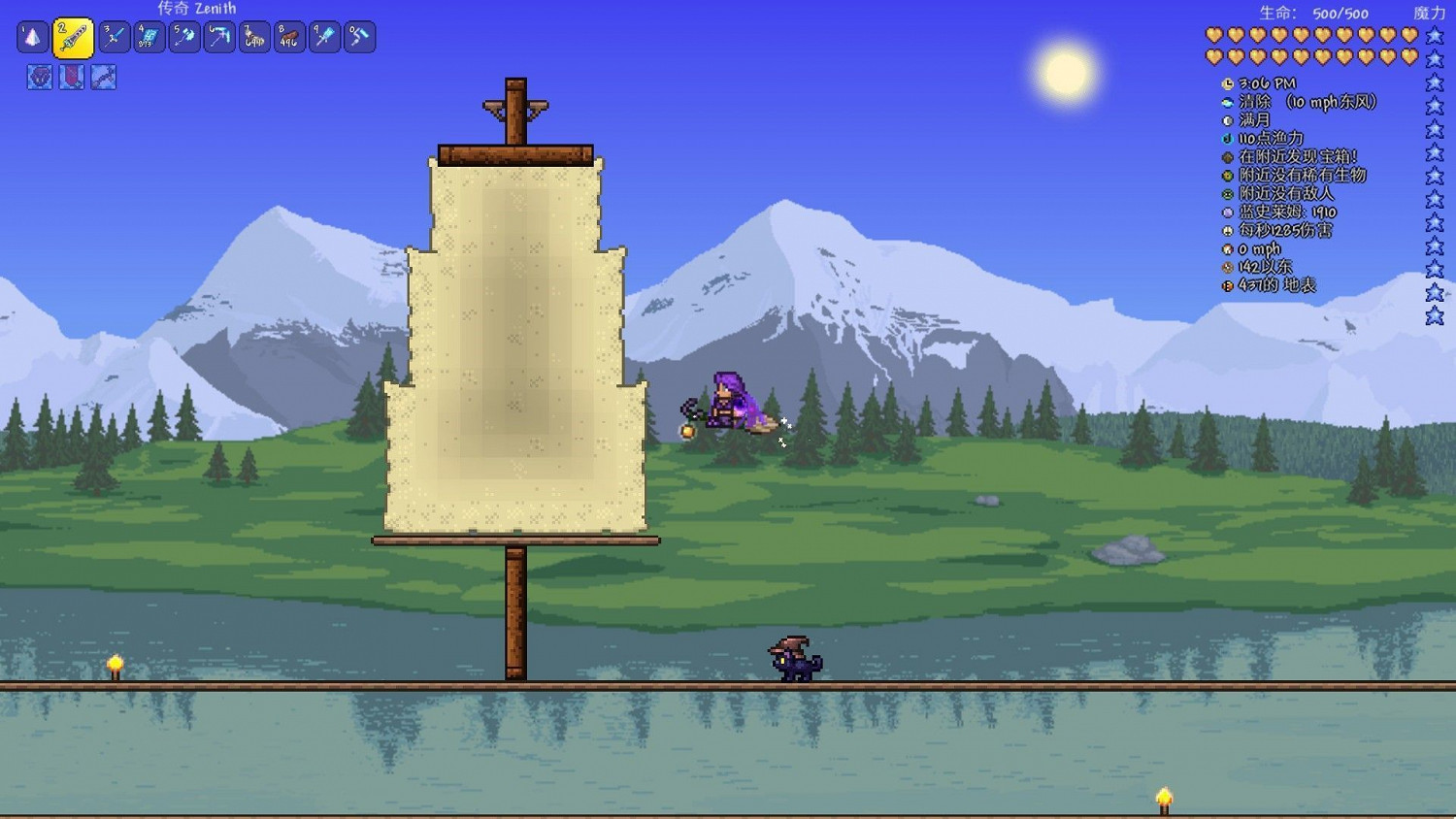Select the glowing blocks in hotbar slot 4
The height and width of the screenshot is (819, 1456).
tap(148, 37)
